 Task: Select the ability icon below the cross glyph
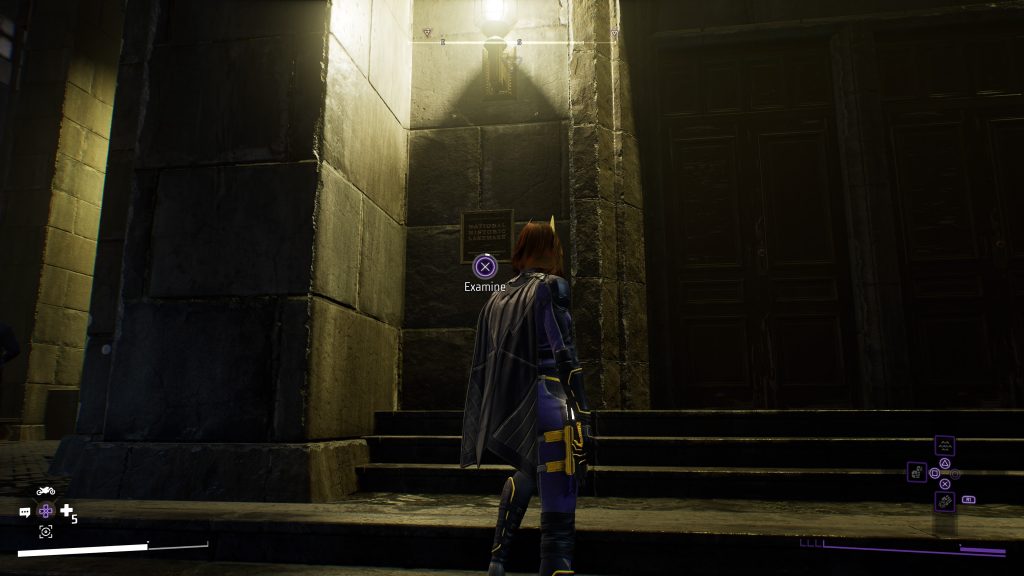pos(944,501)
